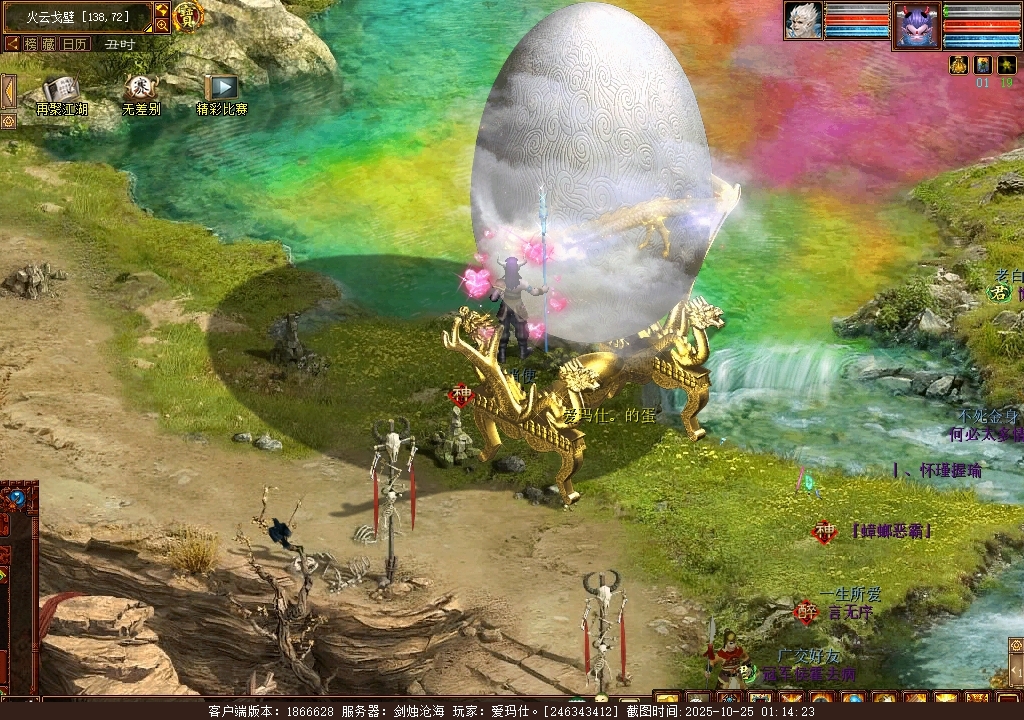
Task: Watch 精彩比赛 match replays
Action: 221,89
